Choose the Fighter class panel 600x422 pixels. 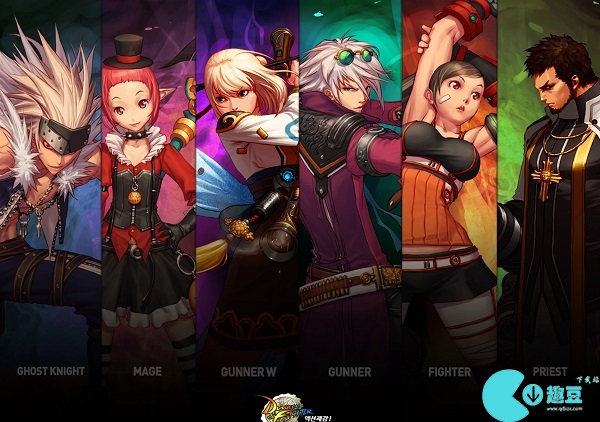(449, 200)
